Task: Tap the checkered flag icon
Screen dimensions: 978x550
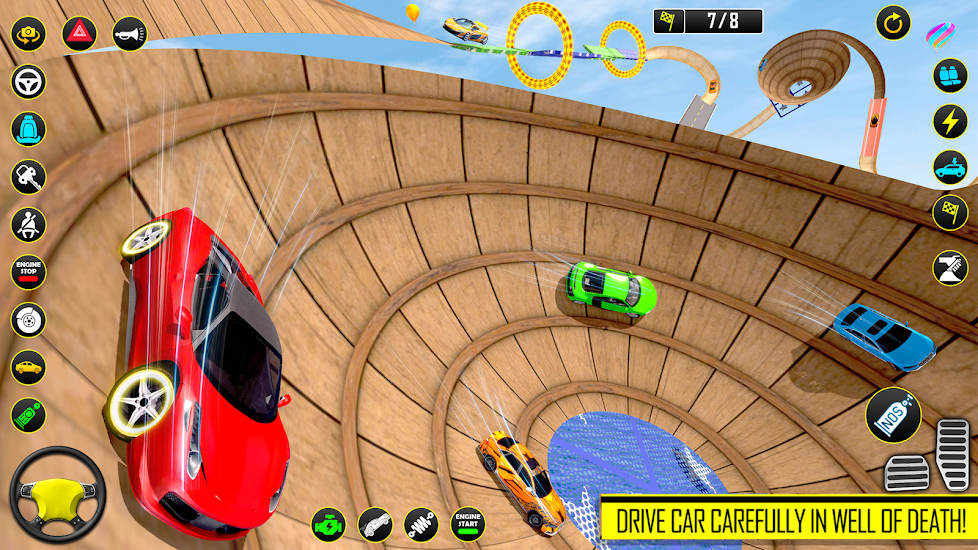Action: coord(949,212)
